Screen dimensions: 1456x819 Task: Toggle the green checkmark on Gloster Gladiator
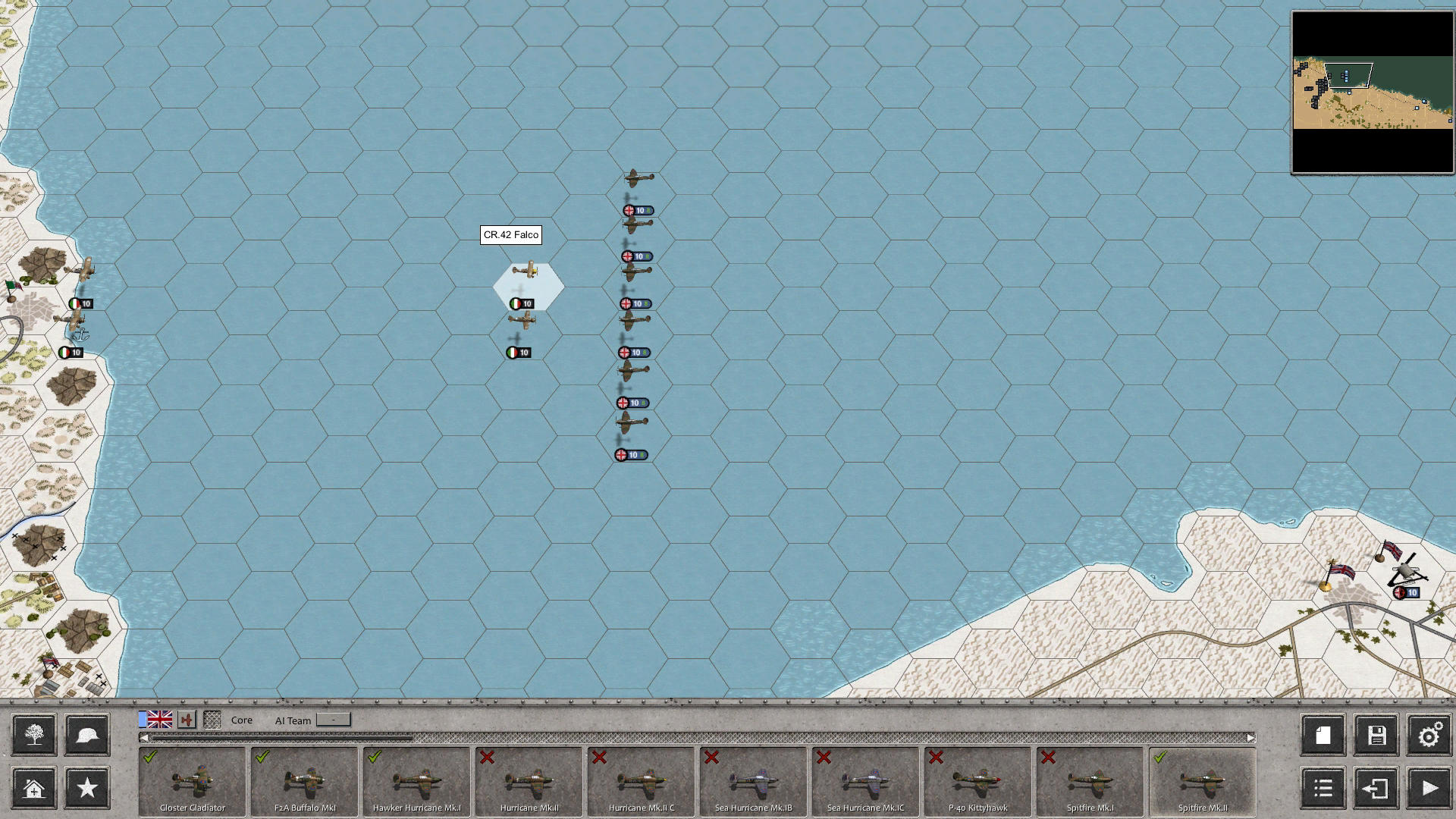[149, 756]
